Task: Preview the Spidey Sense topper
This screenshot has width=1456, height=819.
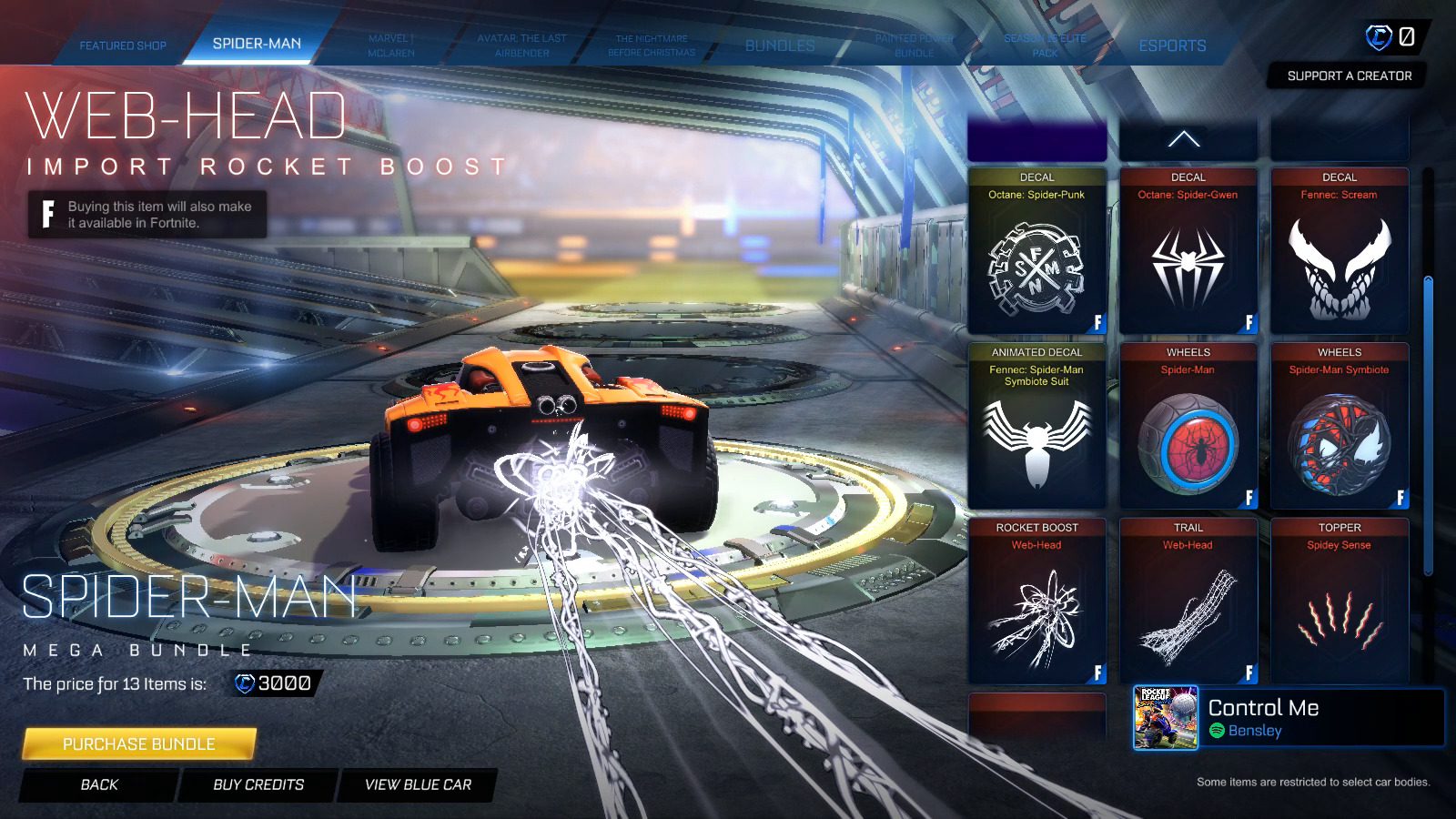Action: 1340,602
